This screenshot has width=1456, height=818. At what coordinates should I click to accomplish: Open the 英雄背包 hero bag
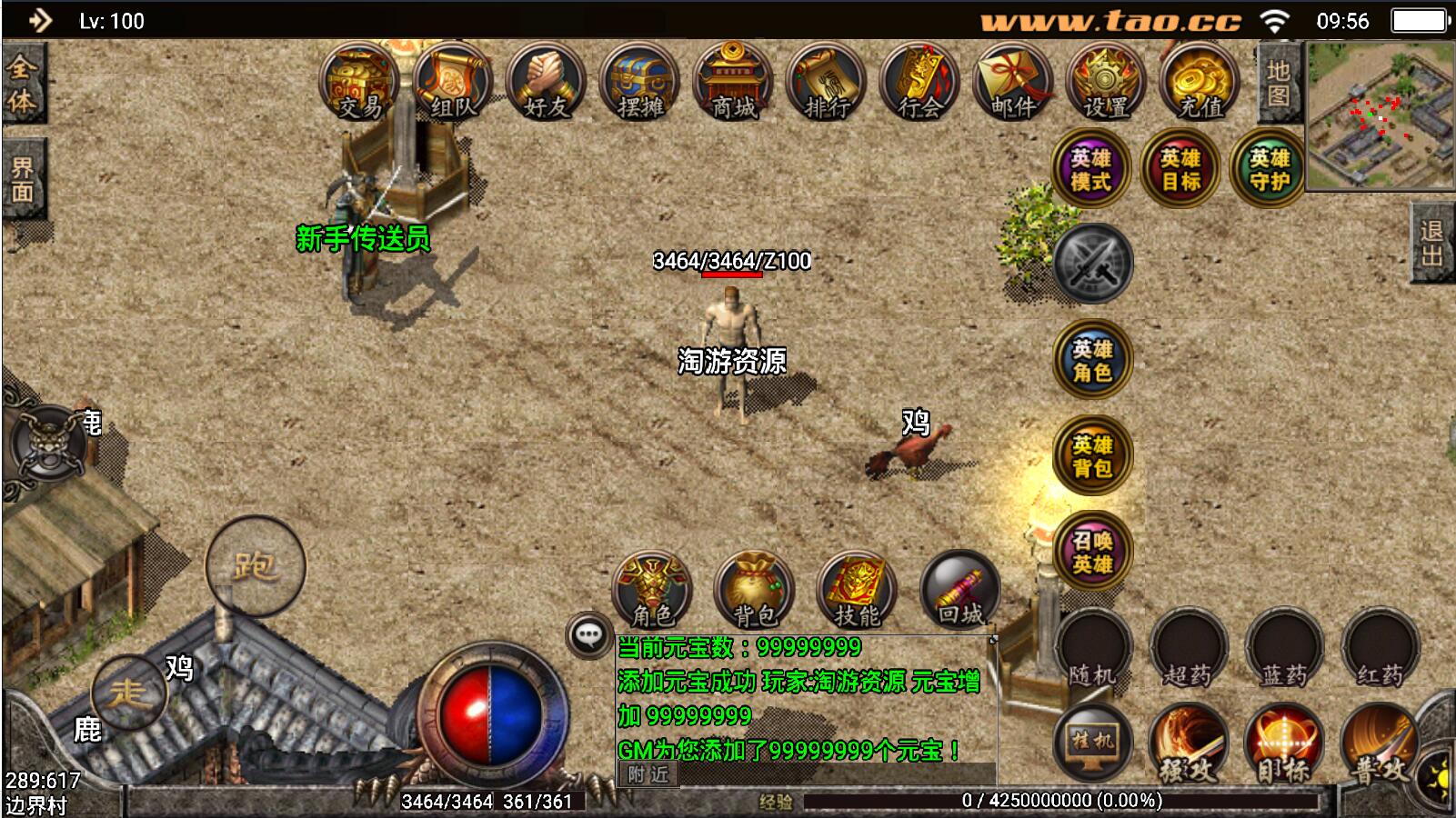(1091, 456)
